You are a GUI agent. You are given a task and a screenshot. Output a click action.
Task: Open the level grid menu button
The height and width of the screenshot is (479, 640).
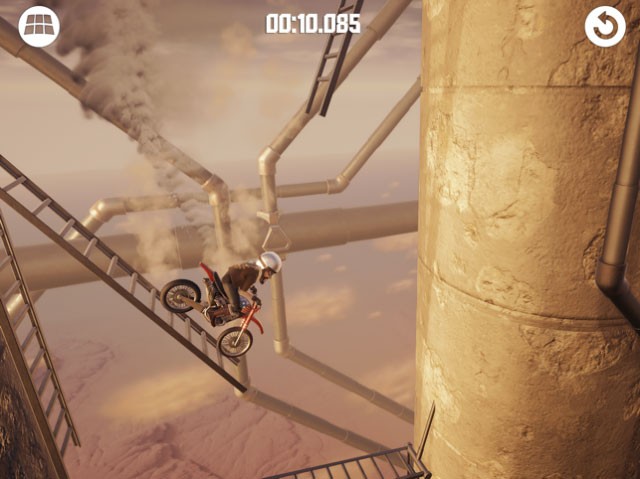point(39,27)
